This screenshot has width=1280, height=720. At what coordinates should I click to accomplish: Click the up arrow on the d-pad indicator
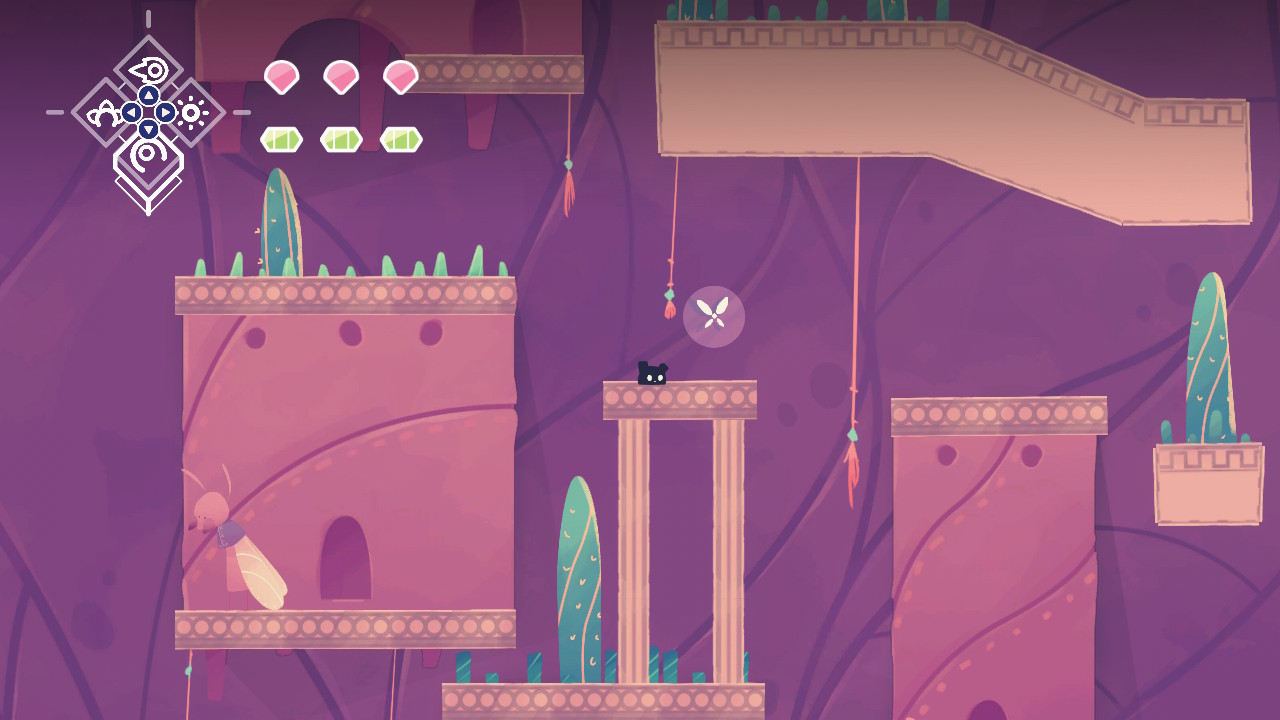click(148, 94)
